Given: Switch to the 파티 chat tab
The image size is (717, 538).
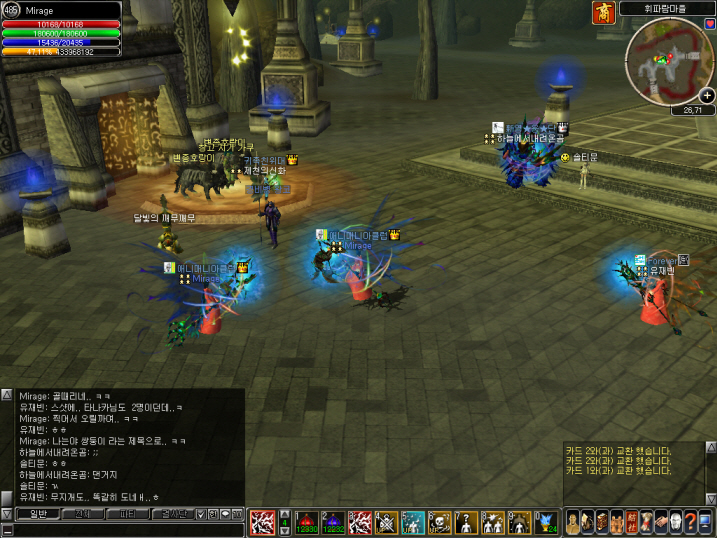Looking at the screenshot, I should click(130, 514).
